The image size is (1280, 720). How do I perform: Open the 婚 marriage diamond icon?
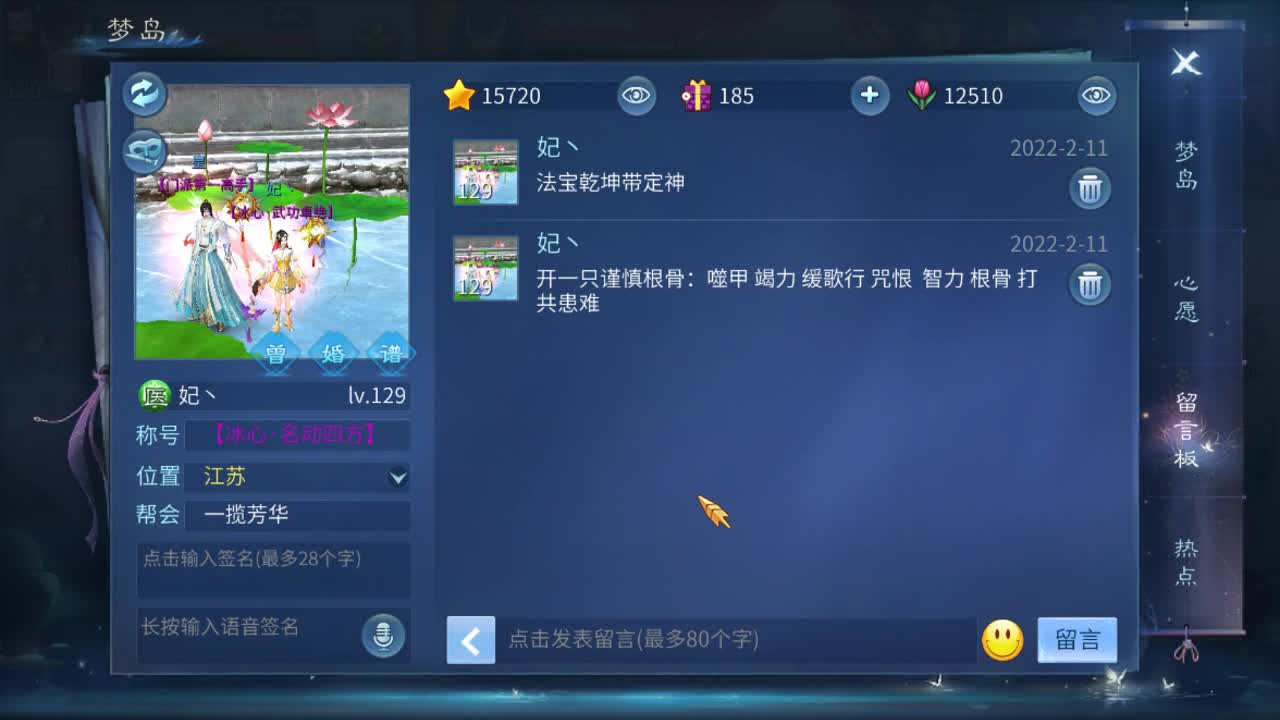[x=332, y=352]
